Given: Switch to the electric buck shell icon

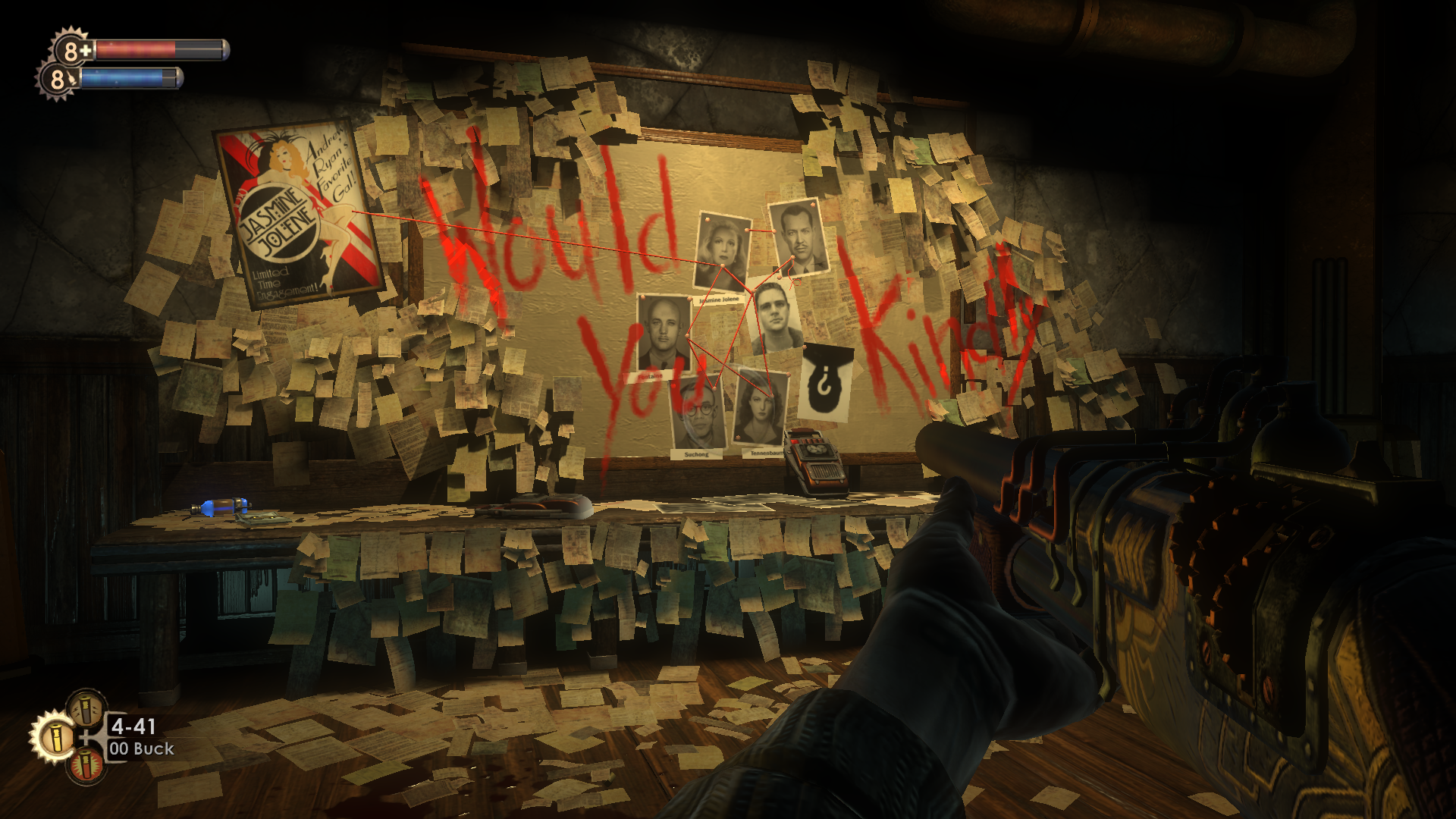Looking at the screenshot, I should click(86, 708).
